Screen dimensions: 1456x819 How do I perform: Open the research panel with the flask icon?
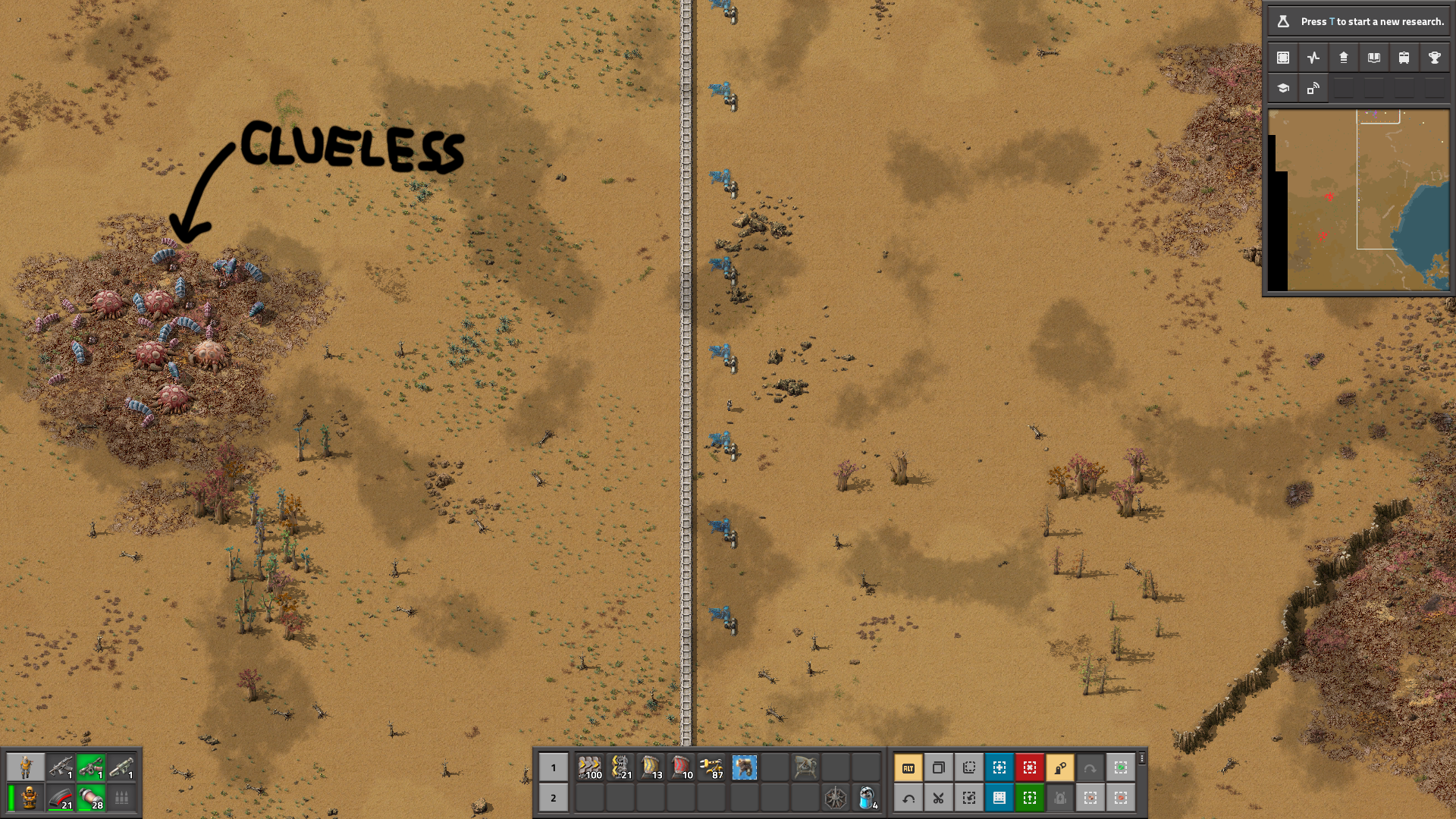coord(1358,21)
